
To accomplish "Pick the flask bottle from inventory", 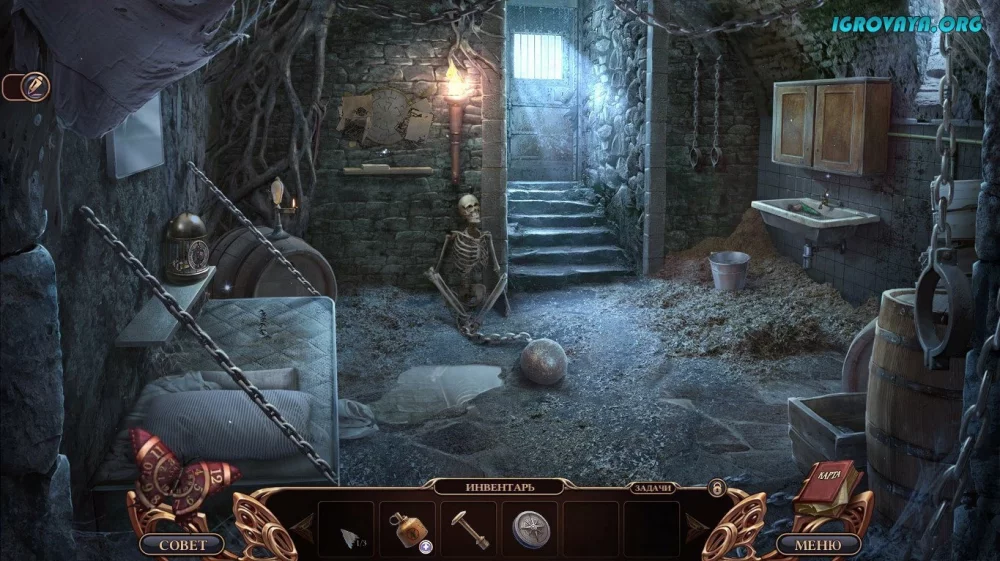I will (407, 528).
